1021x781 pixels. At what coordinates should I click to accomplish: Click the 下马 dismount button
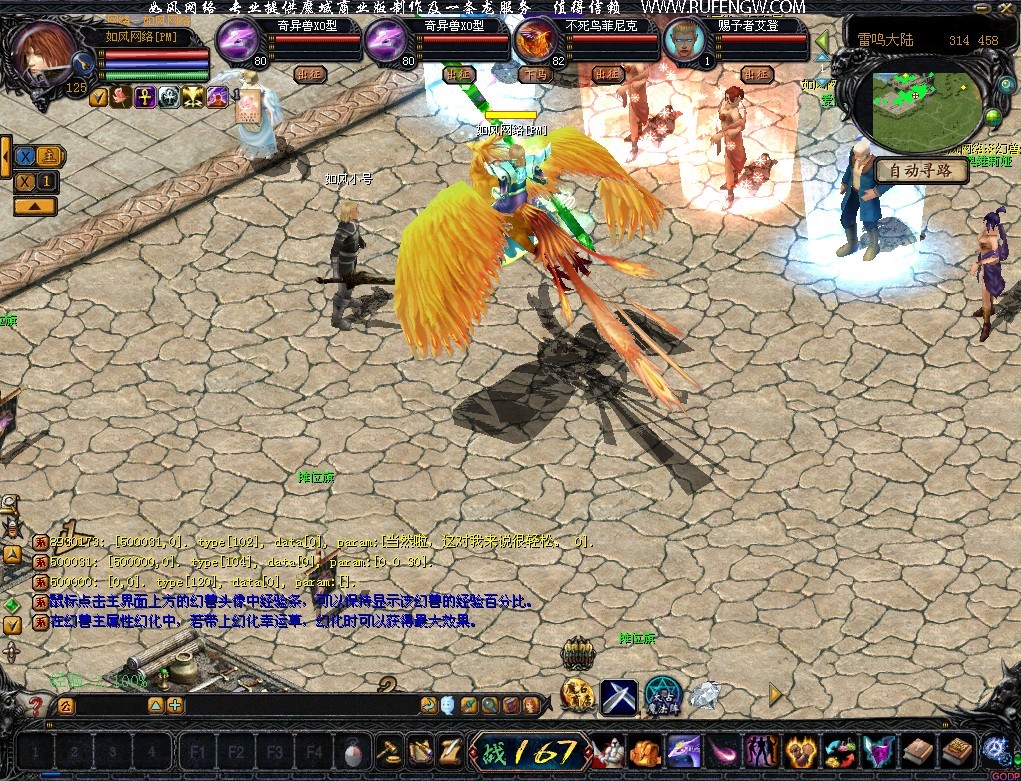click(535, 74)
